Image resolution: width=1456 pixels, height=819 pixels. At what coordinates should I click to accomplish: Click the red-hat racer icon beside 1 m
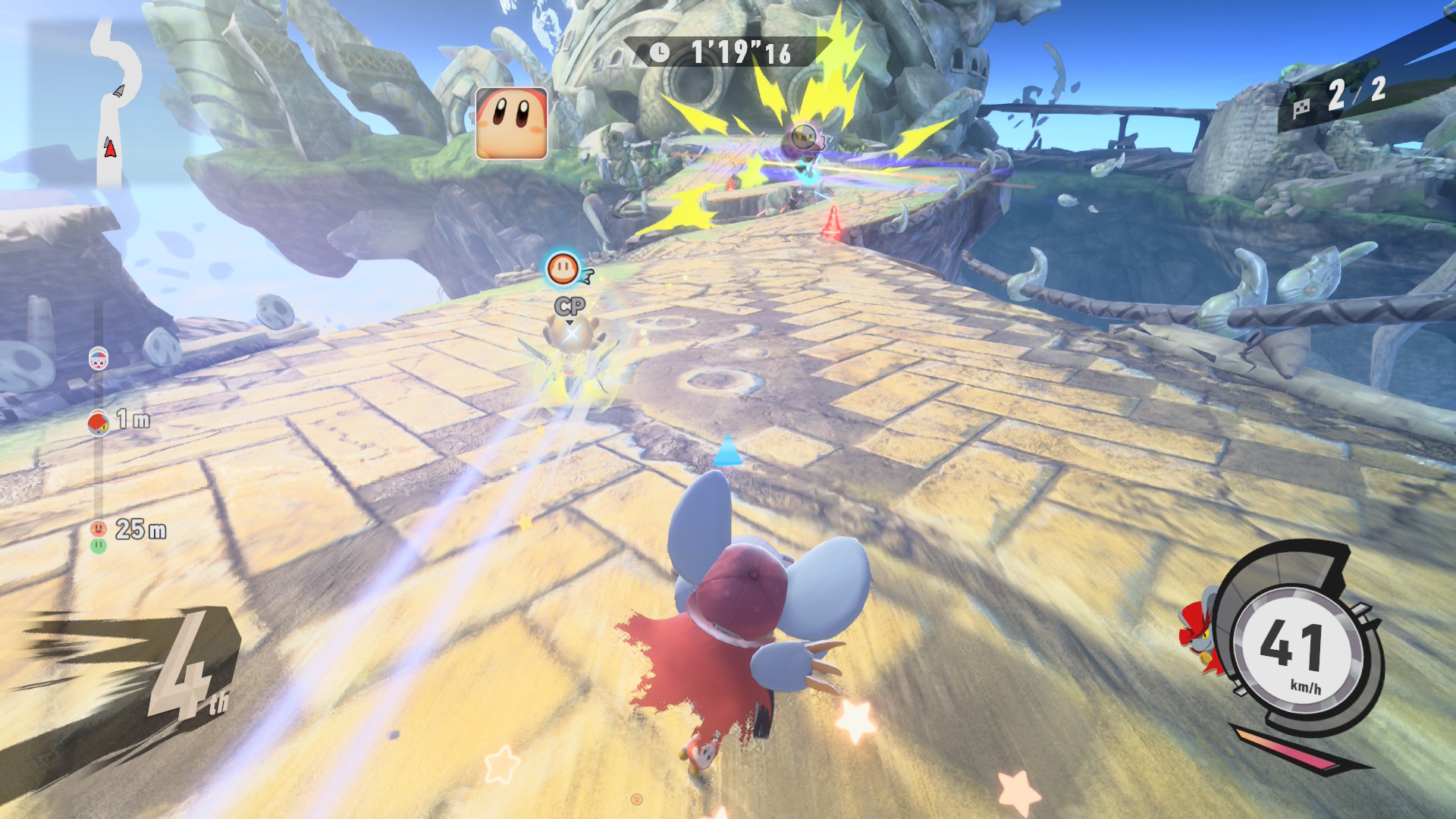pos(99,422)
